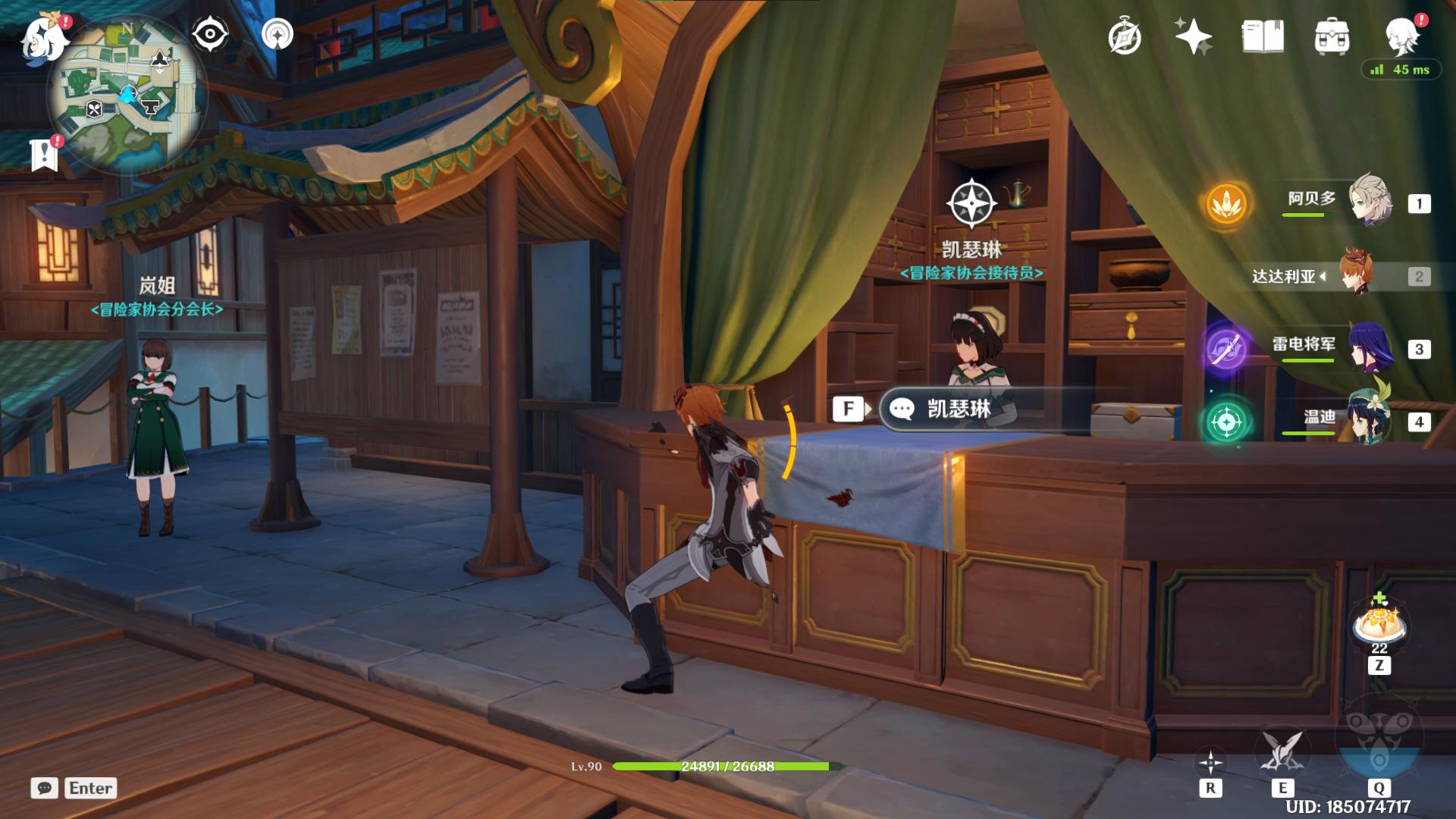Activate the elemental burst icon

coord(1379,747)
